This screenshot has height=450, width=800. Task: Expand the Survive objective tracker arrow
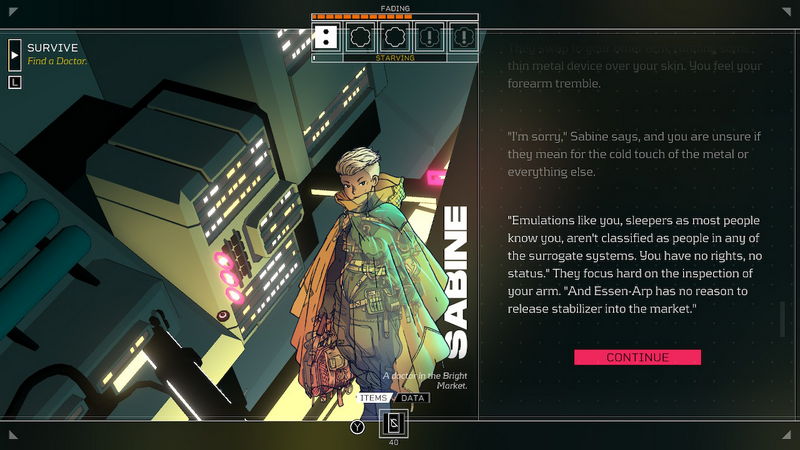click(x=15, y=53)
